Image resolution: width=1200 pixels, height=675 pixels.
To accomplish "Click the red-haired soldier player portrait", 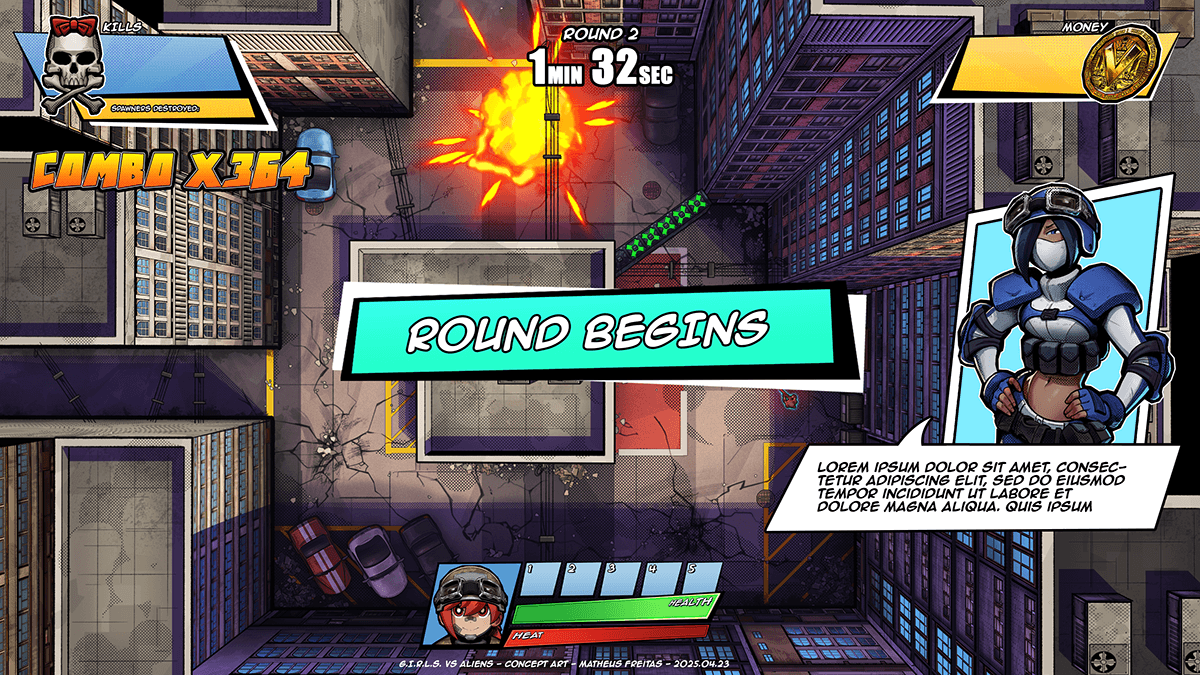I will coord(472,604).
